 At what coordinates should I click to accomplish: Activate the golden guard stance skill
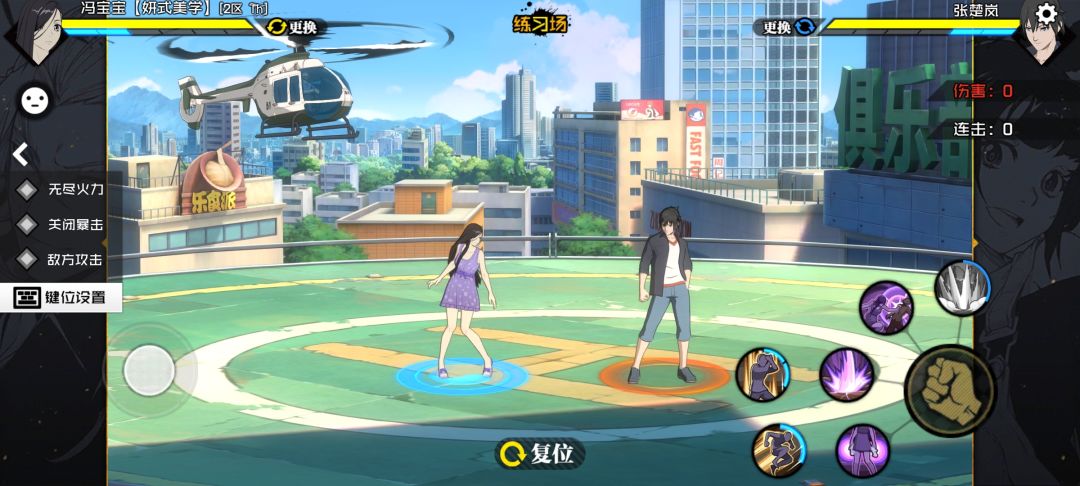click(x=763, y=374)
